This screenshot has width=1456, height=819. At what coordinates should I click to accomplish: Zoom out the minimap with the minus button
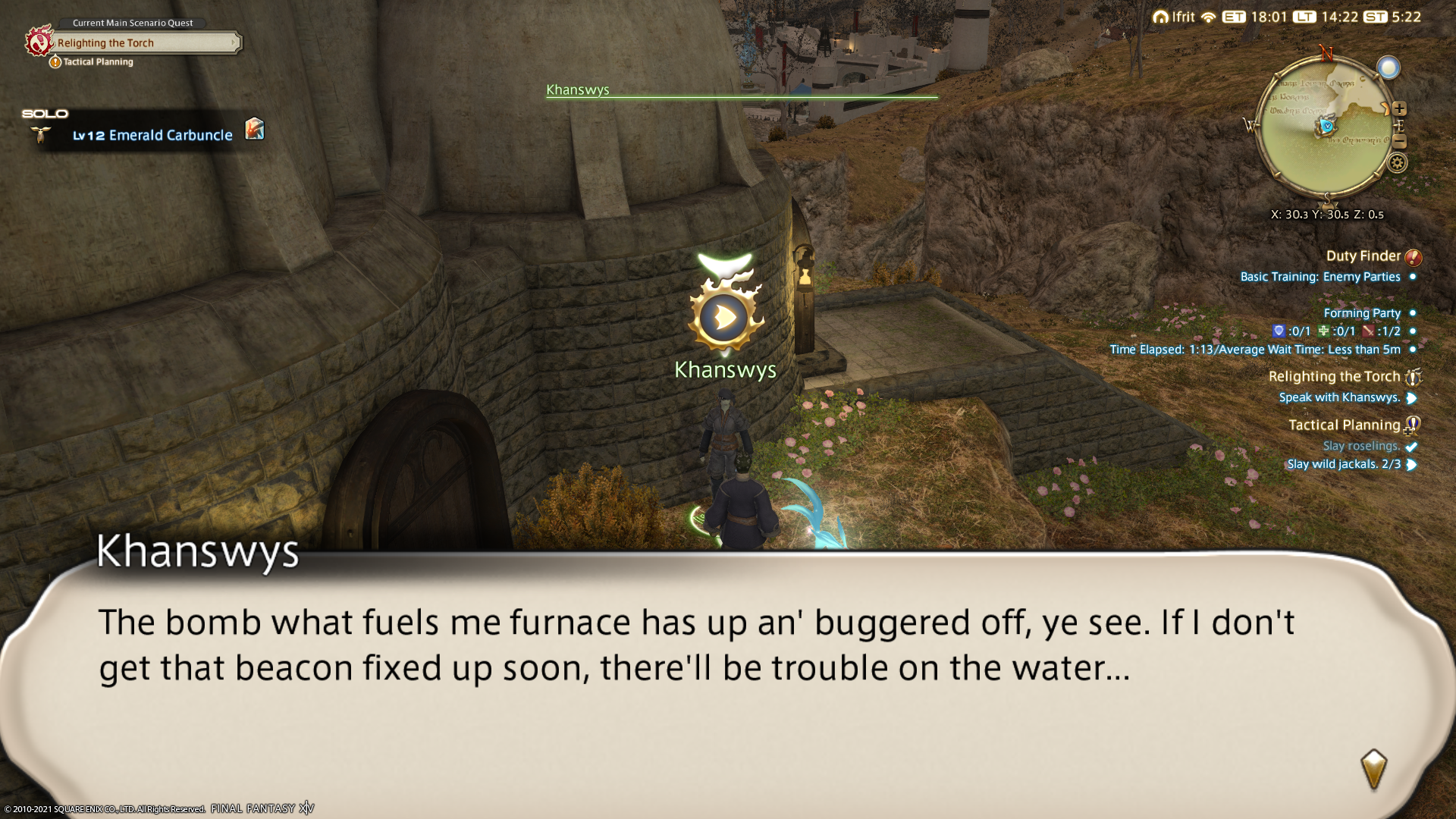[1400, 142]
